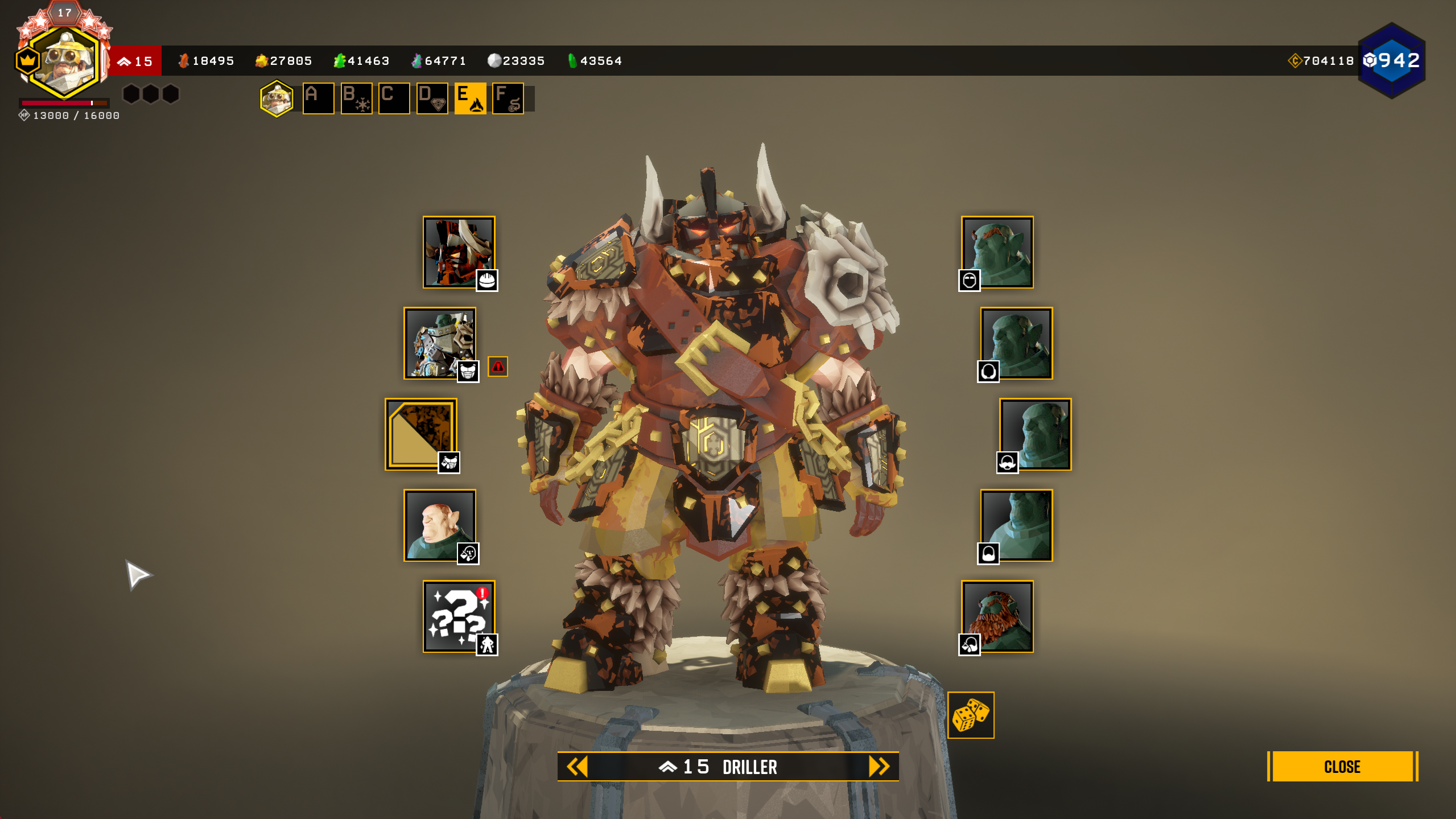Select loadout E with fire icon
The width and height of the screenshot is (1456, 819).
470,98
